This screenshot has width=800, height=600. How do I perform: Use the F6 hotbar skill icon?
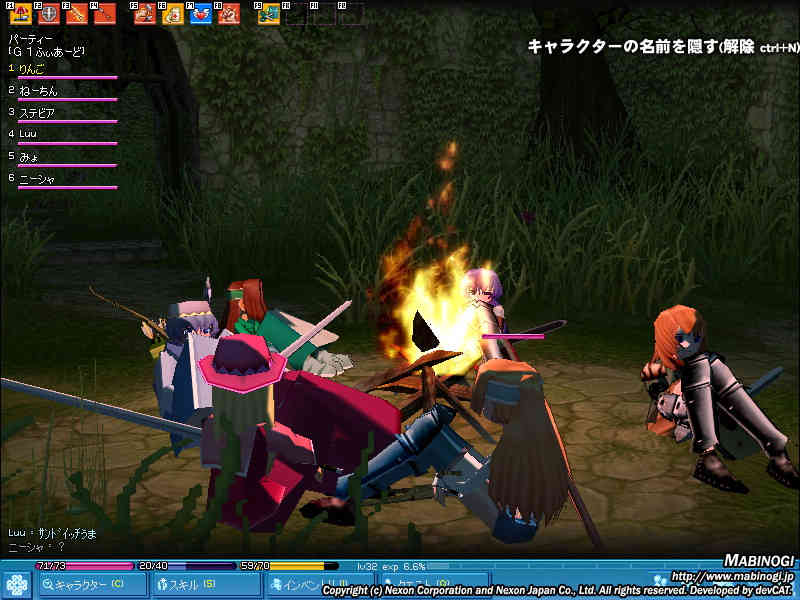tap(173, 14)
